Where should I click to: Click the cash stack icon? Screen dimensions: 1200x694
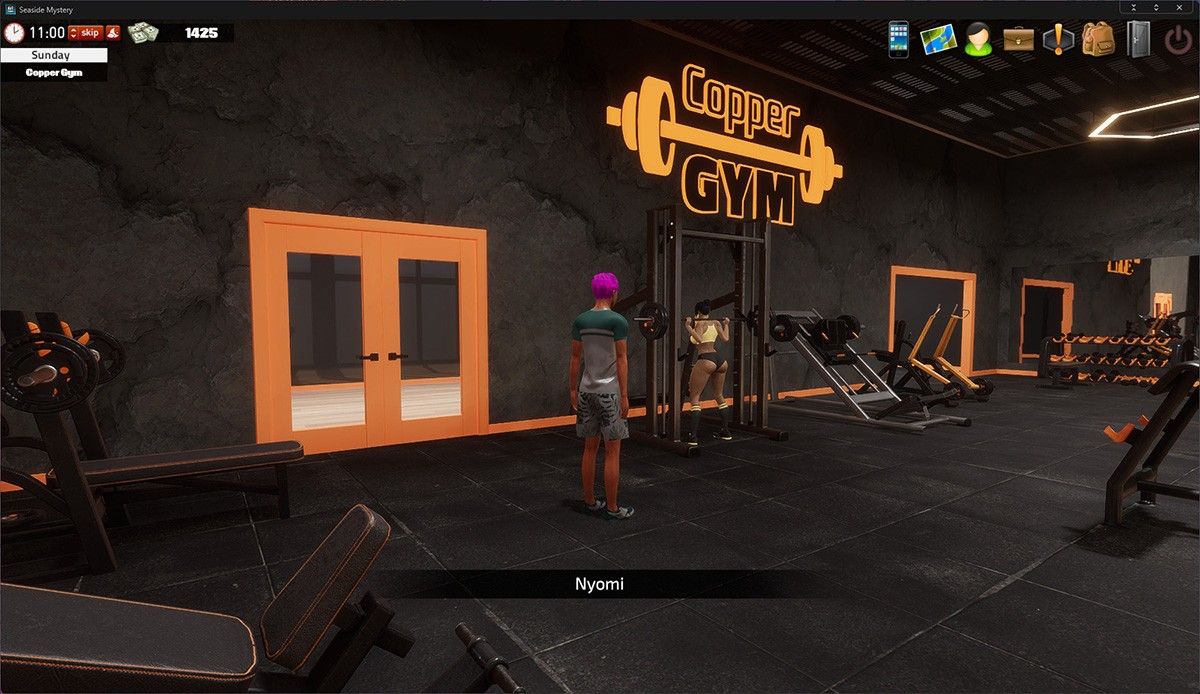tap(143, 33)
